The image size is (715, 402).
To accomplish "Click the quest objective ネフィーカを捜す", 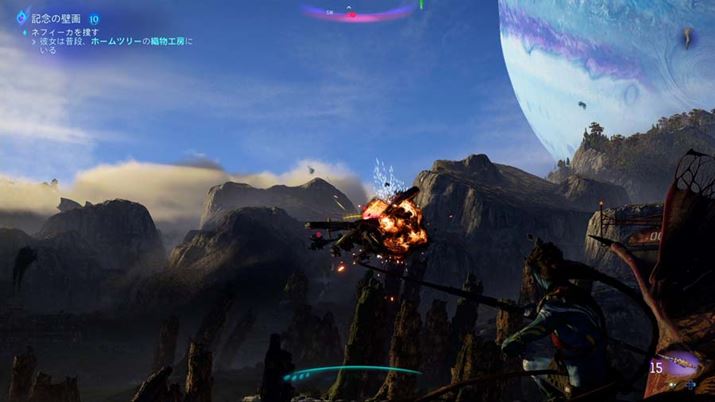I will (66, 32).
